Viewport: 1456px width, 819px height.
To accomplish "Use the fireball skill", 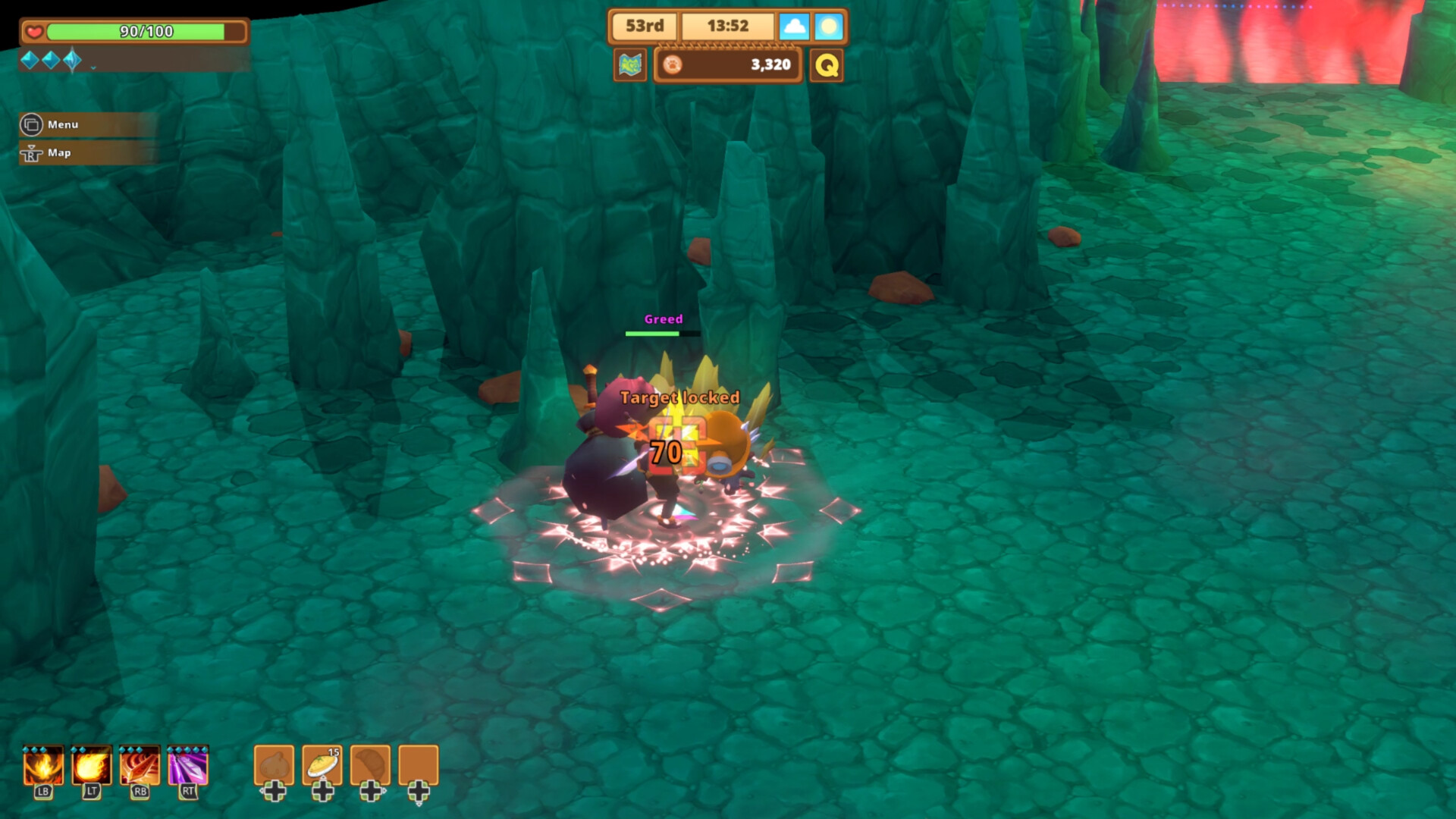I will (91, 766).
